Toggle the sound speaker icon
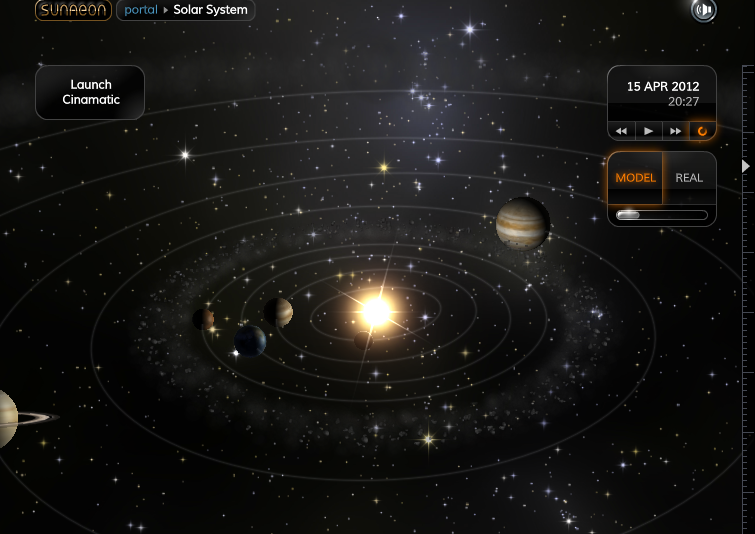 click(x=704, y=10)
